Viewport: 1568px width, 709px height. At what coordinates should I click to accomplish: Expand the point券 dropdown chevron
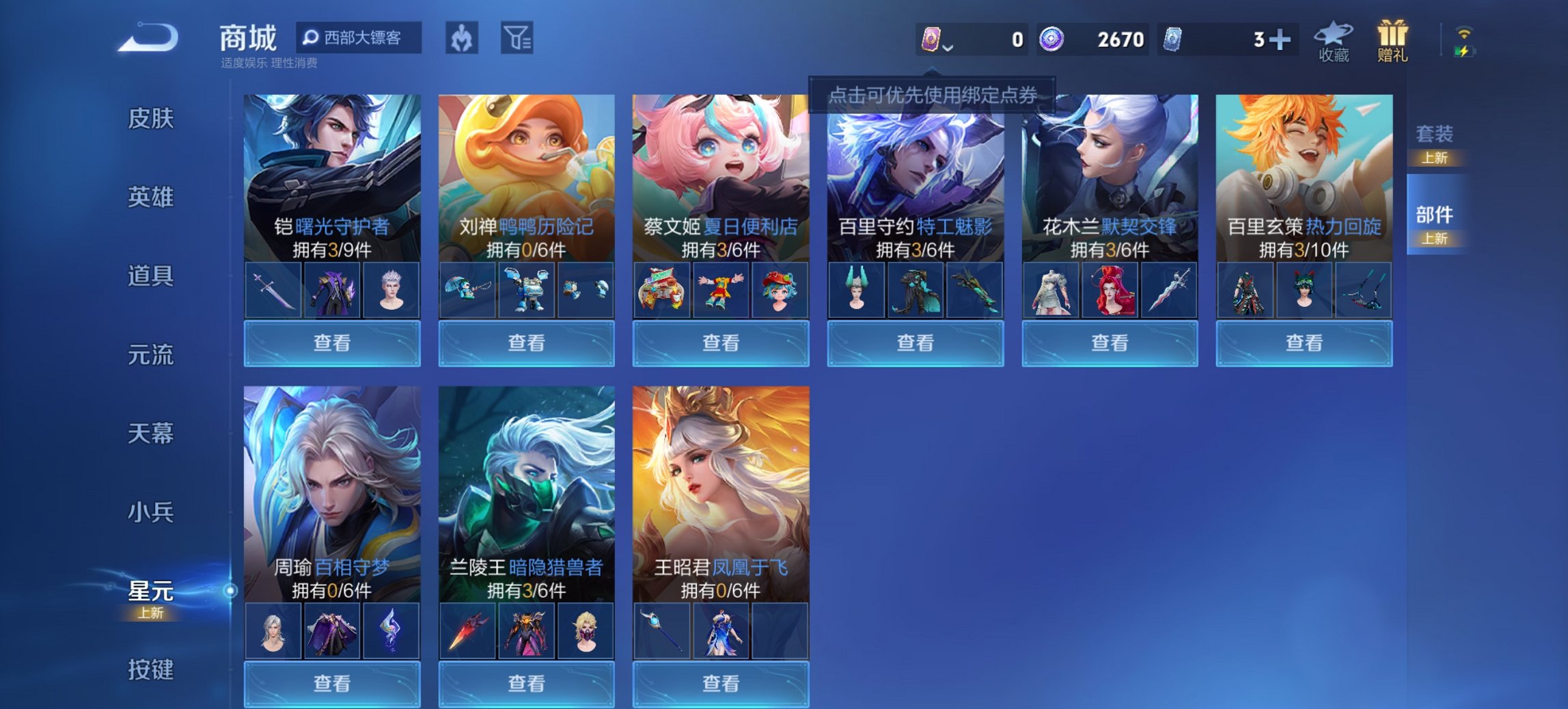point(948,49)
